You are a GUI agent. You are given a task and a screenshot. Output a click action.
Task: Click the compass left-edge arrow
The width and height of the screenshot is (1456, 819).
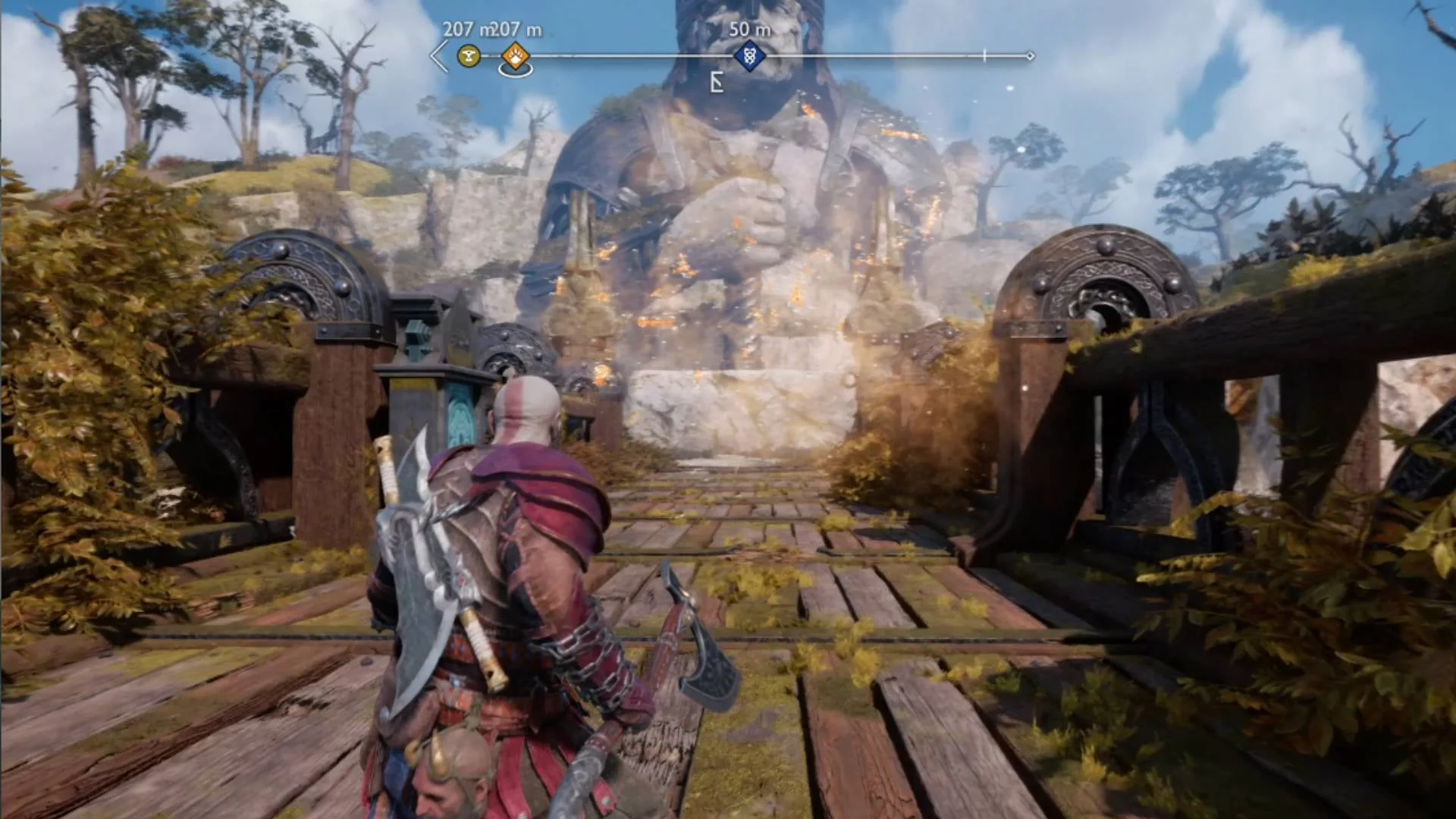[x=439, y=57]
